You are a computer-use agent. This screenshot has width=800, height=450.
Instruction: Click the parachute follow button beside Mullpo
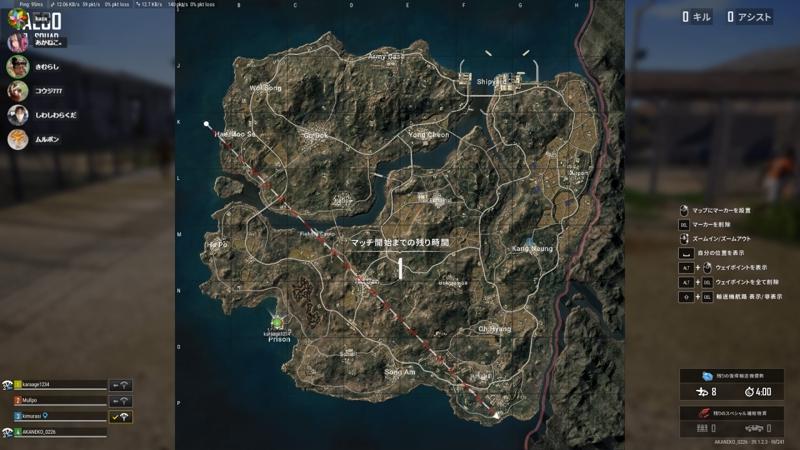point(121,400)
